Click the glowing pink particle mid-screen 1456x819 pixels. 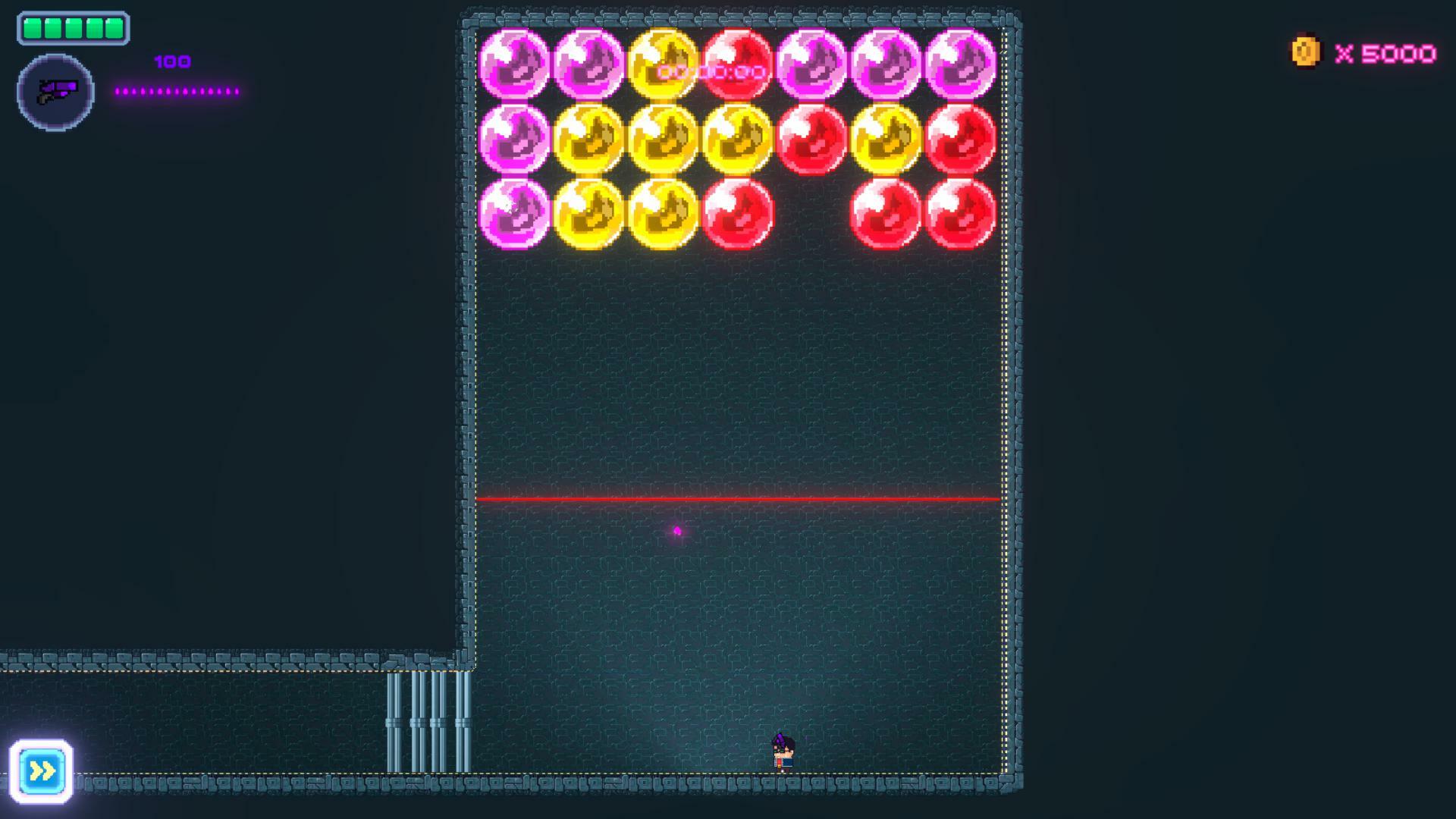tap(676, 532)
